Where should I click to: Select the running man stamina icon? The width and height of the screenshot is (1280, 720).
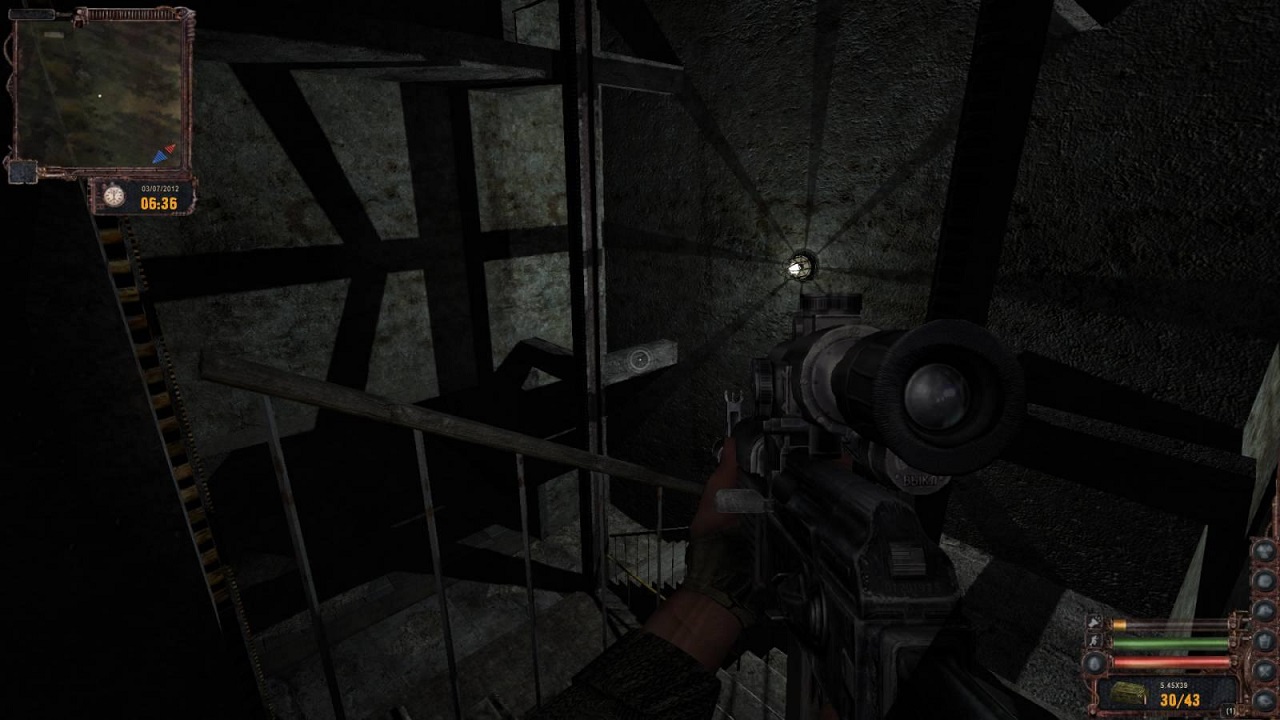click(x=1095, y=642)
